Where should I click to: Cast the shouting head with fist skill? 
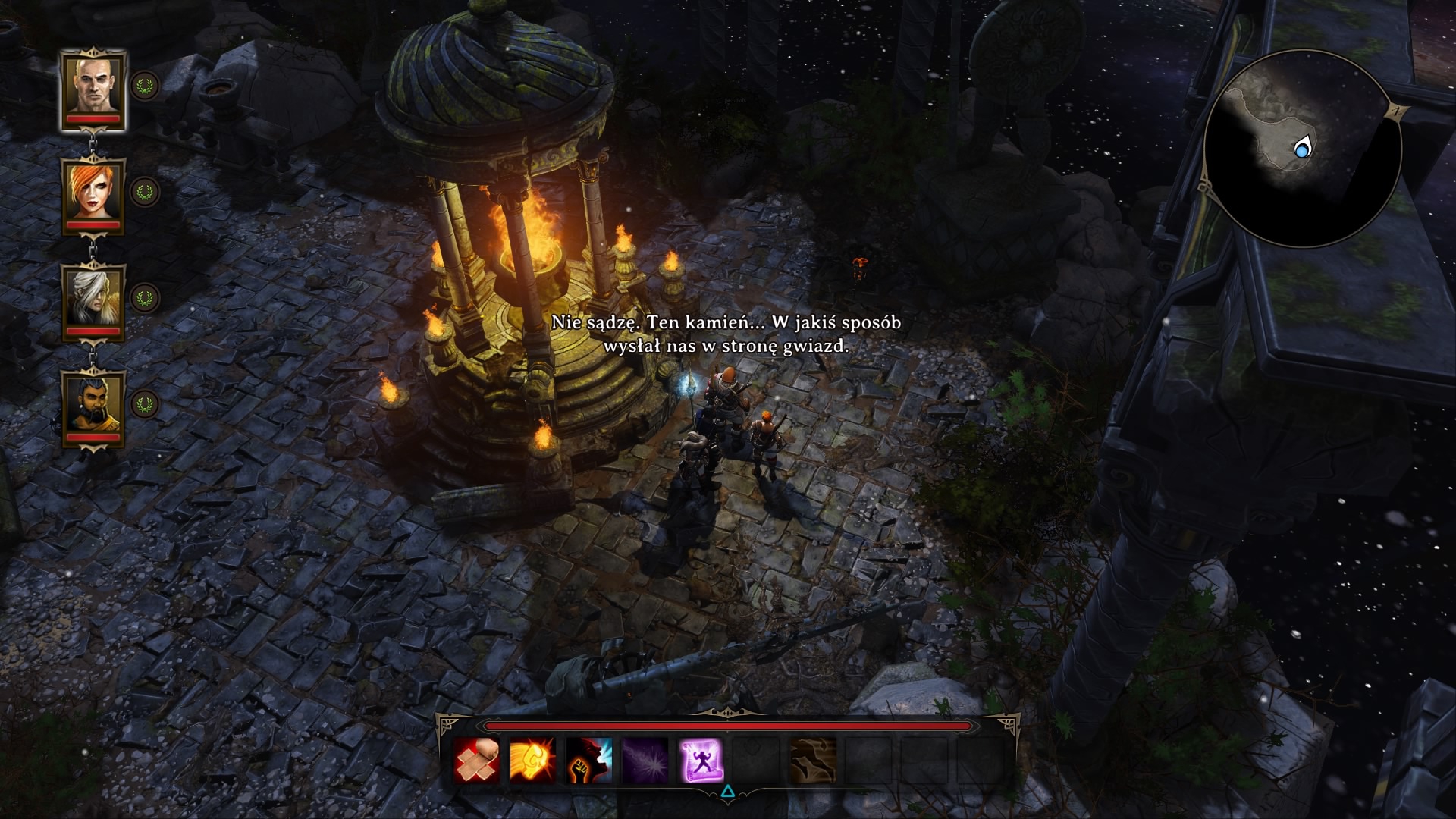[588, 761]
